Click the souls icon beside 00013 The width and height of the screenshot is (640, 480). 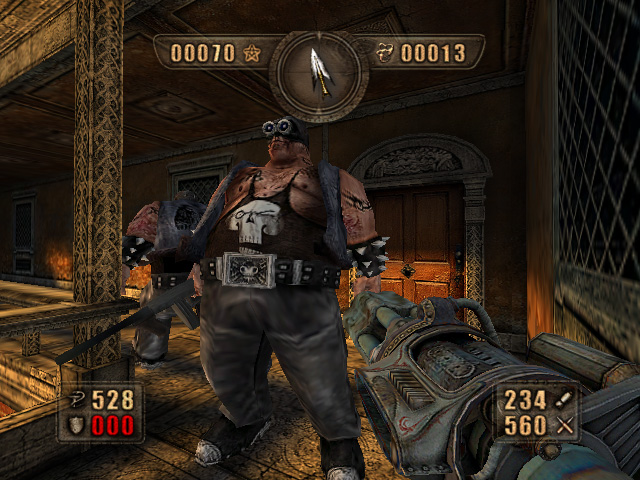[386, 53]
